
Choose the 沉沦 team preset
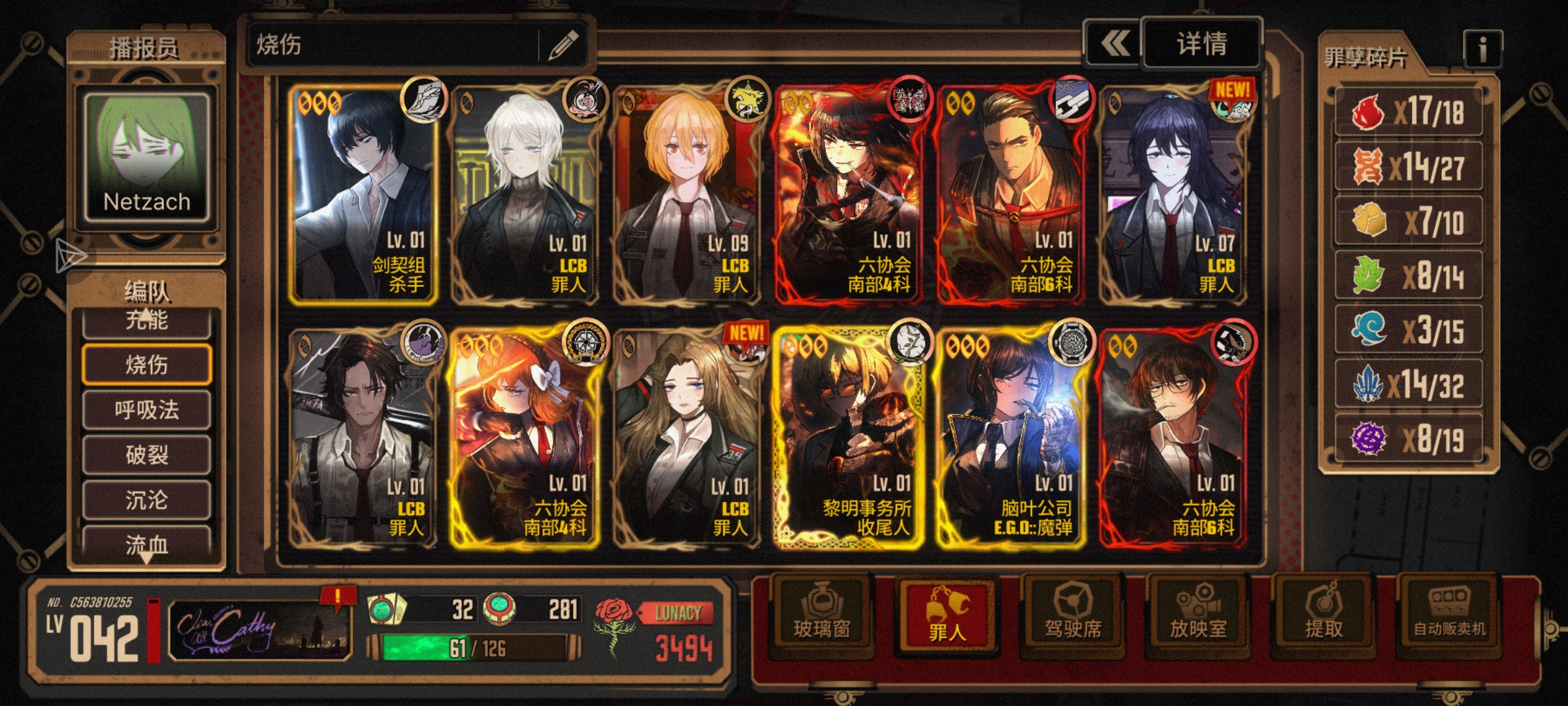[146, 500]
